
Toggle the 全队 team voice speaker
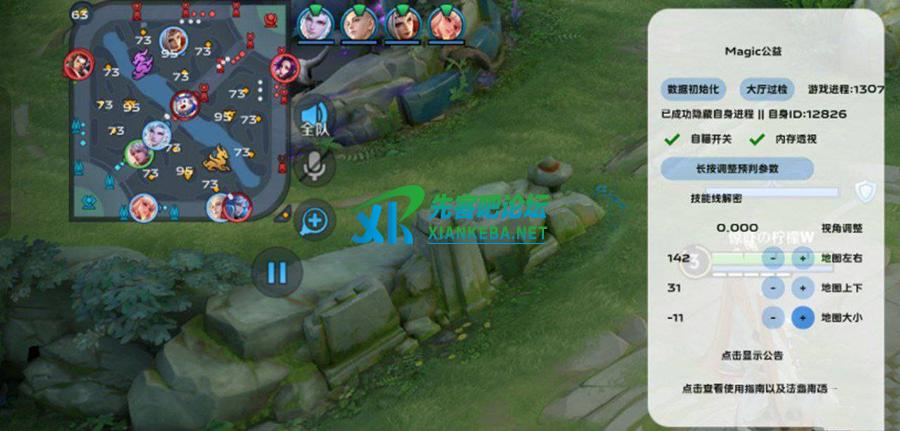pos(315,120)
